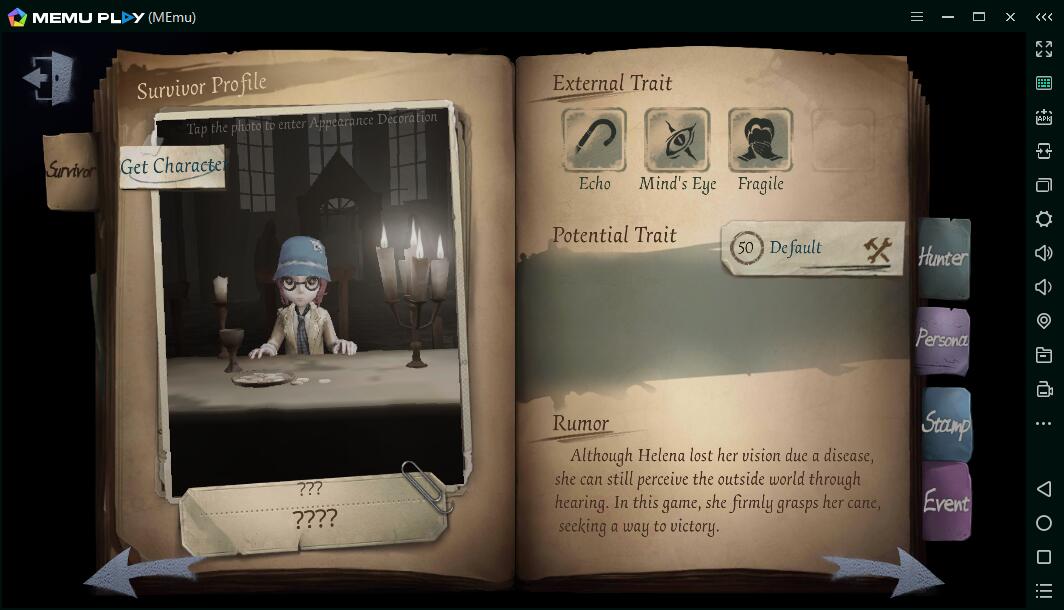This screenshot has width=1064, height=610.
Task: Show the Event tab
Action: [945, 502]
